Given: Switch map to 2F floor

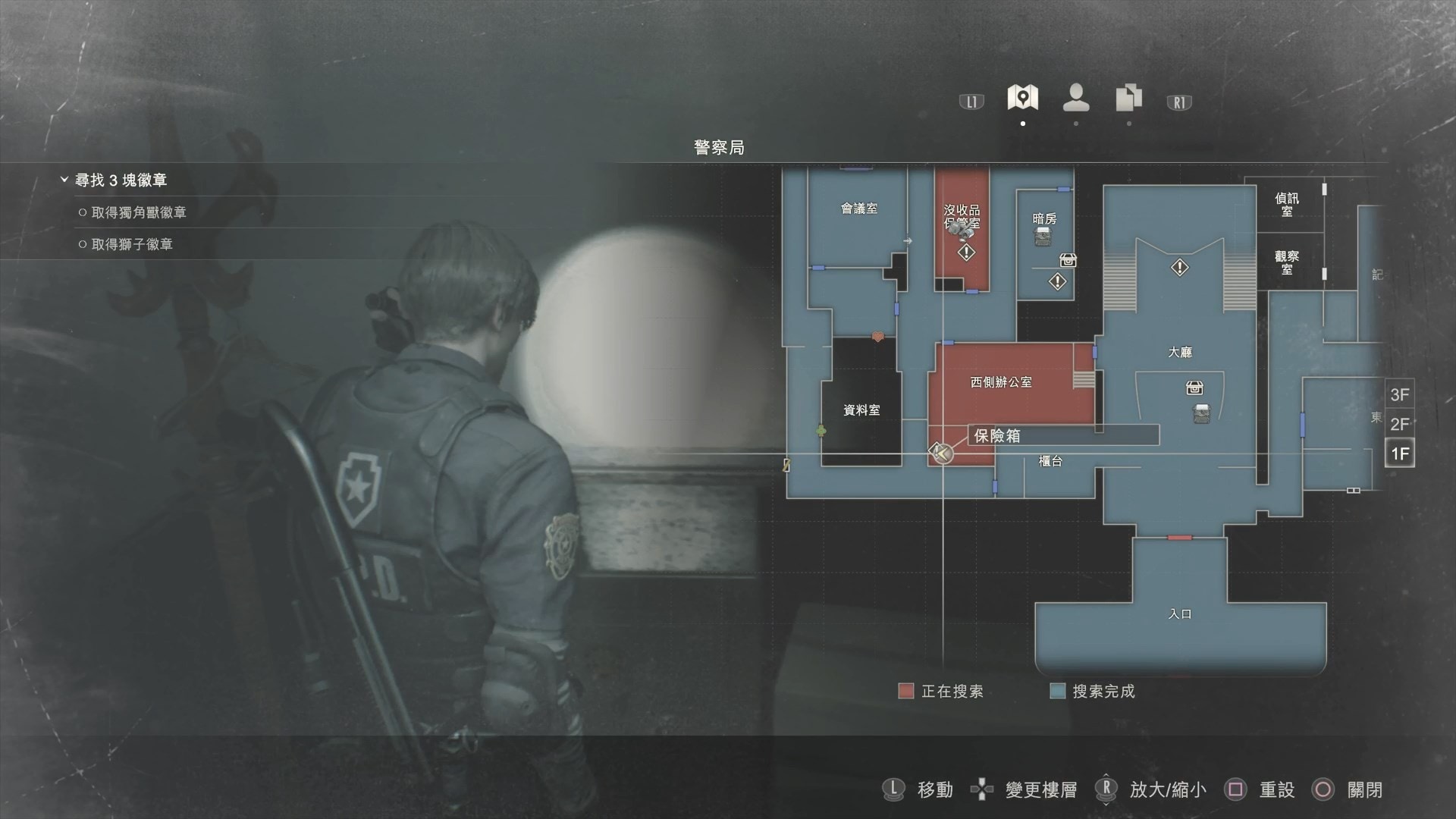Looking at the screenshot, I should (x=1399, y=424).
